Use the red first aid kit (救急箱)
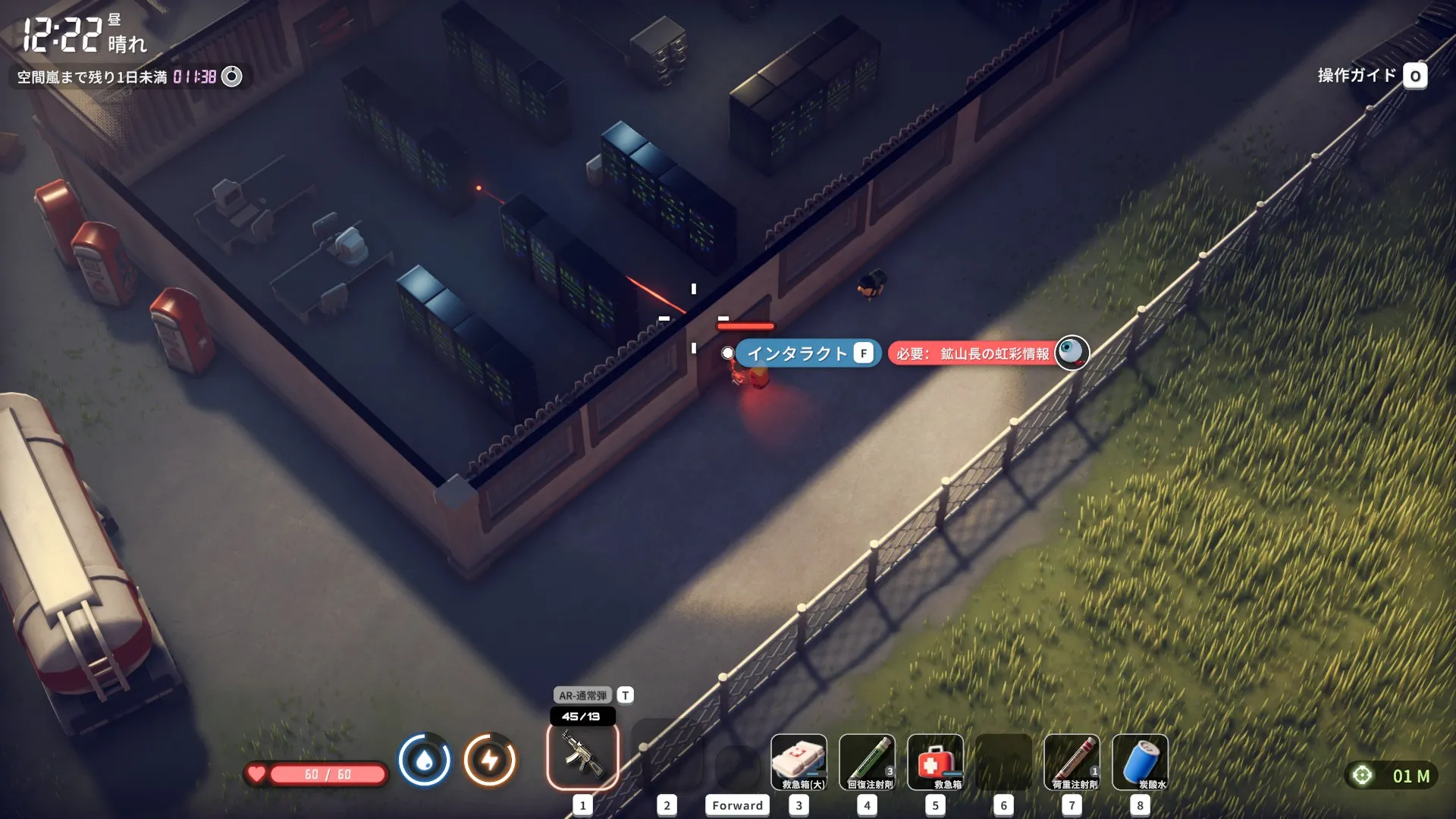This screenshot has height=819, width=1456. click(935, 761)
